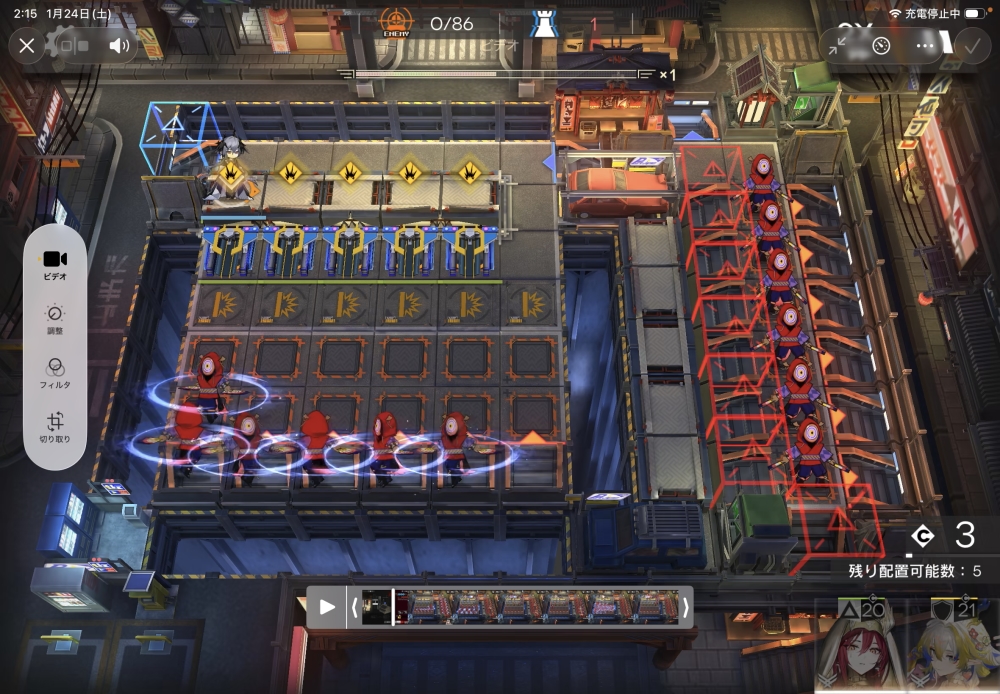Switch to the ビデオ editing tab
Screen dimensions: 1000x694
click(55, 265)
